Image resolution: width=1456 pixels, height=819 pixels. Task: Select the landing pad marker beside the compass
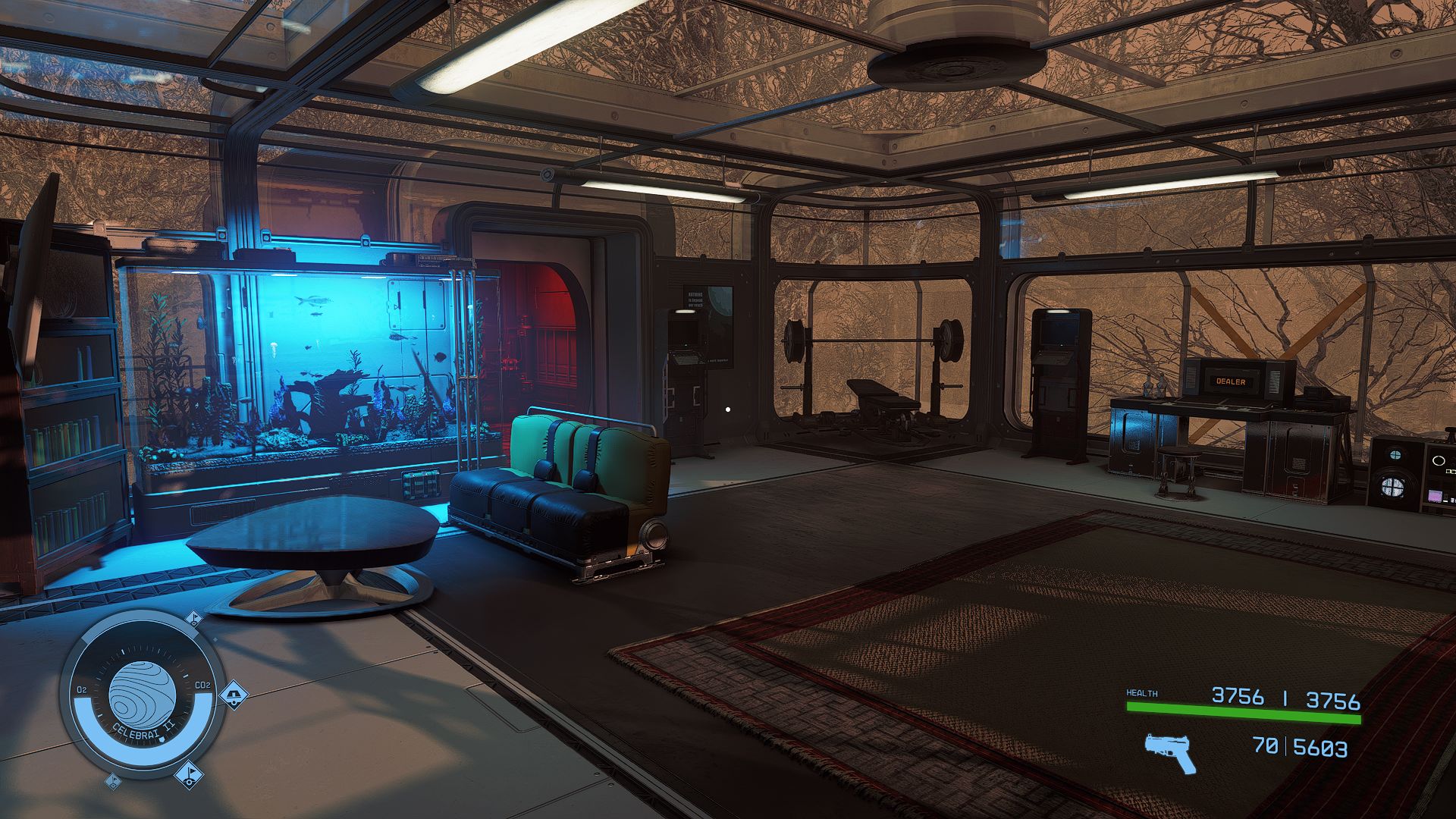[x=234, y=693]
